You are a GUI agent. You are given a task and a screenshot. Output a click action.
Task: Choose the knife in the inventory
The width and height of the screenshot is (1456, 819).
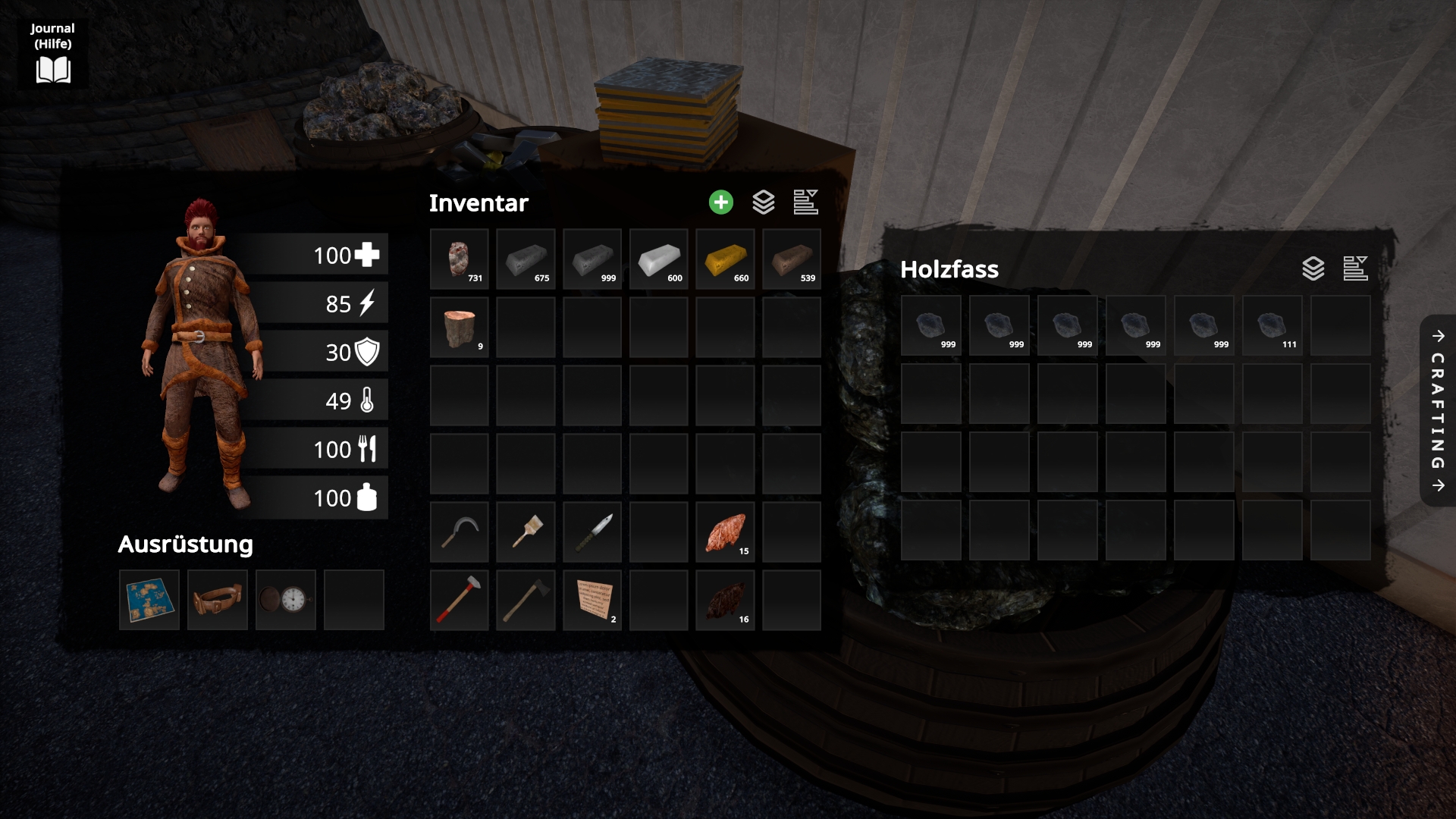tap(592, 532)
